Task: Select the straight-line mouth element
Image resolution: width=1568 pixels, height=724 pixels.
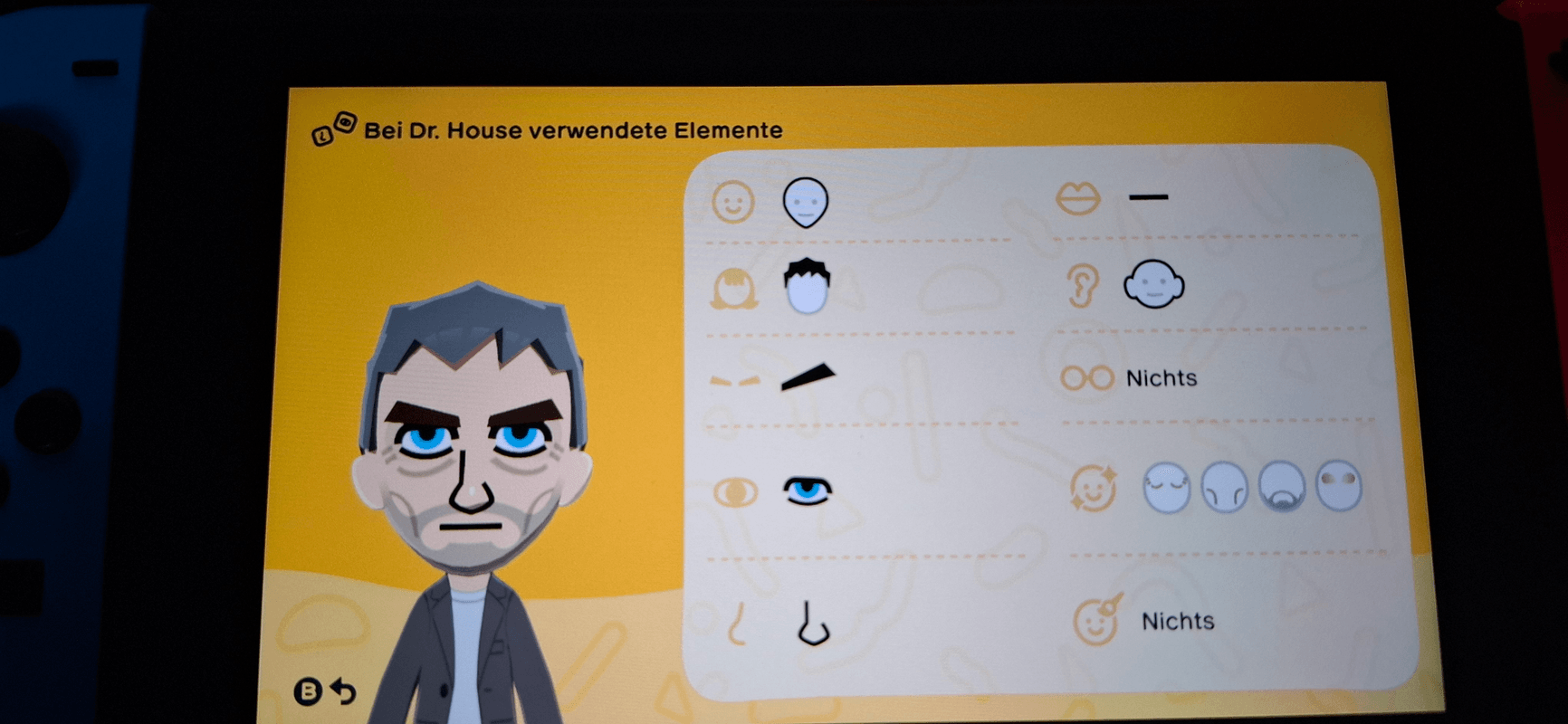Action: 1148,195
